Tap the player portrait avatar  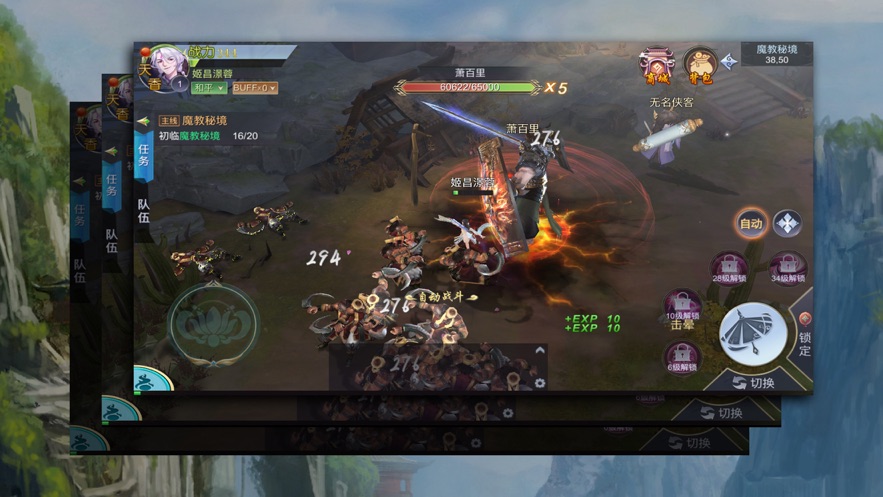point(169,66)
